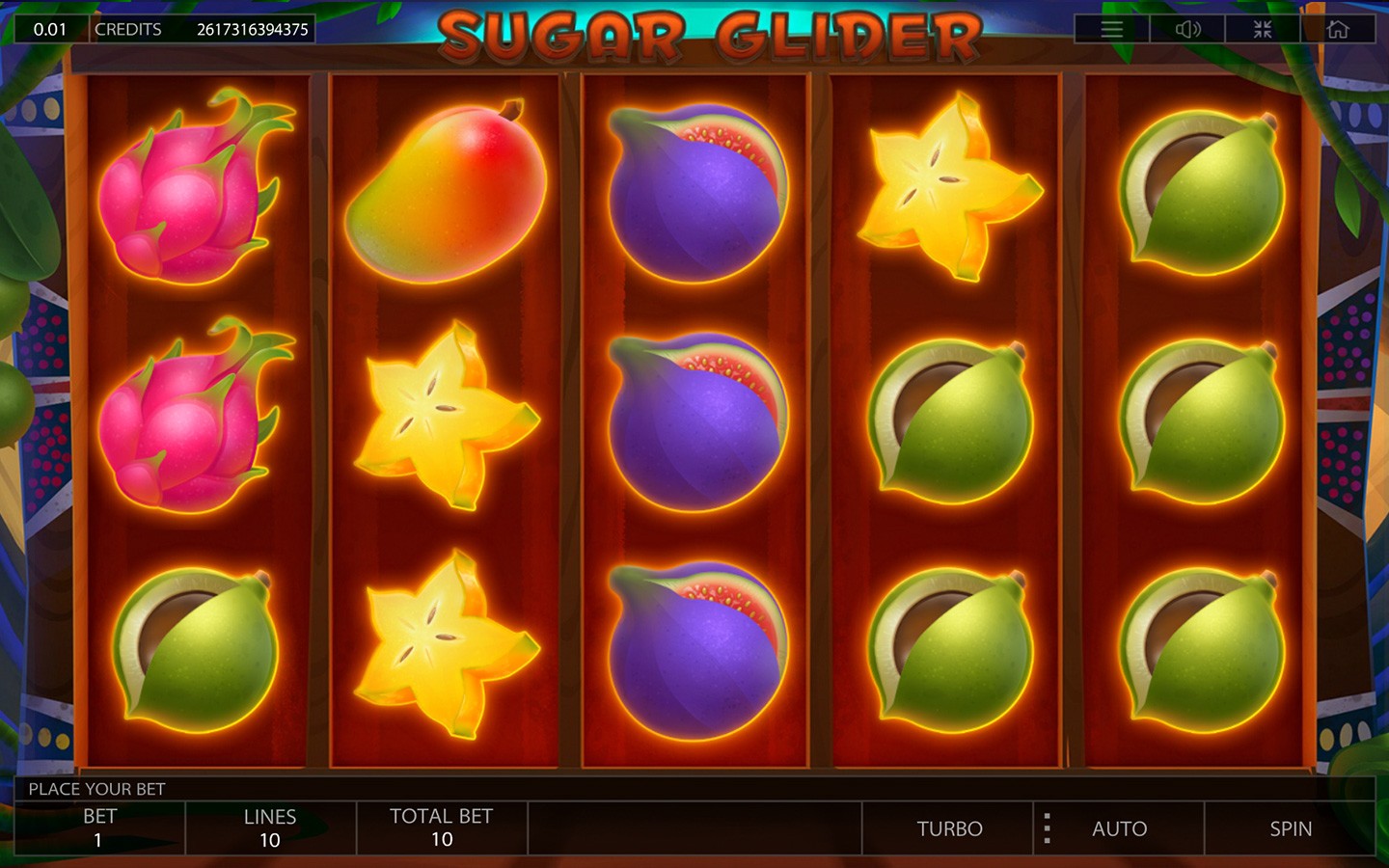Go to lobby via the home icon
The width and height of the screenshot is (1389, 868).
pyautogui.click(x=1338, y=29)
